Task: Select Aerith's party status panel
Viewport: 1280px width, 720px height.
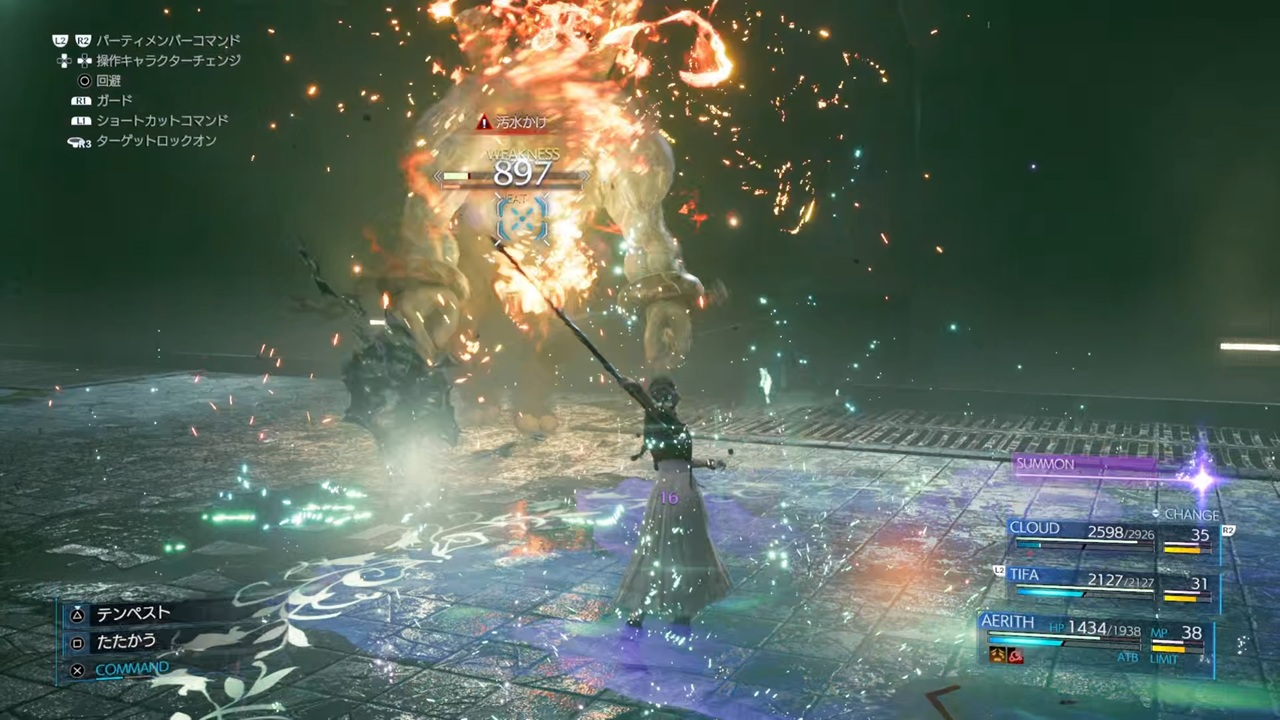Action: pyautogui.click(x=1095, y=636)
